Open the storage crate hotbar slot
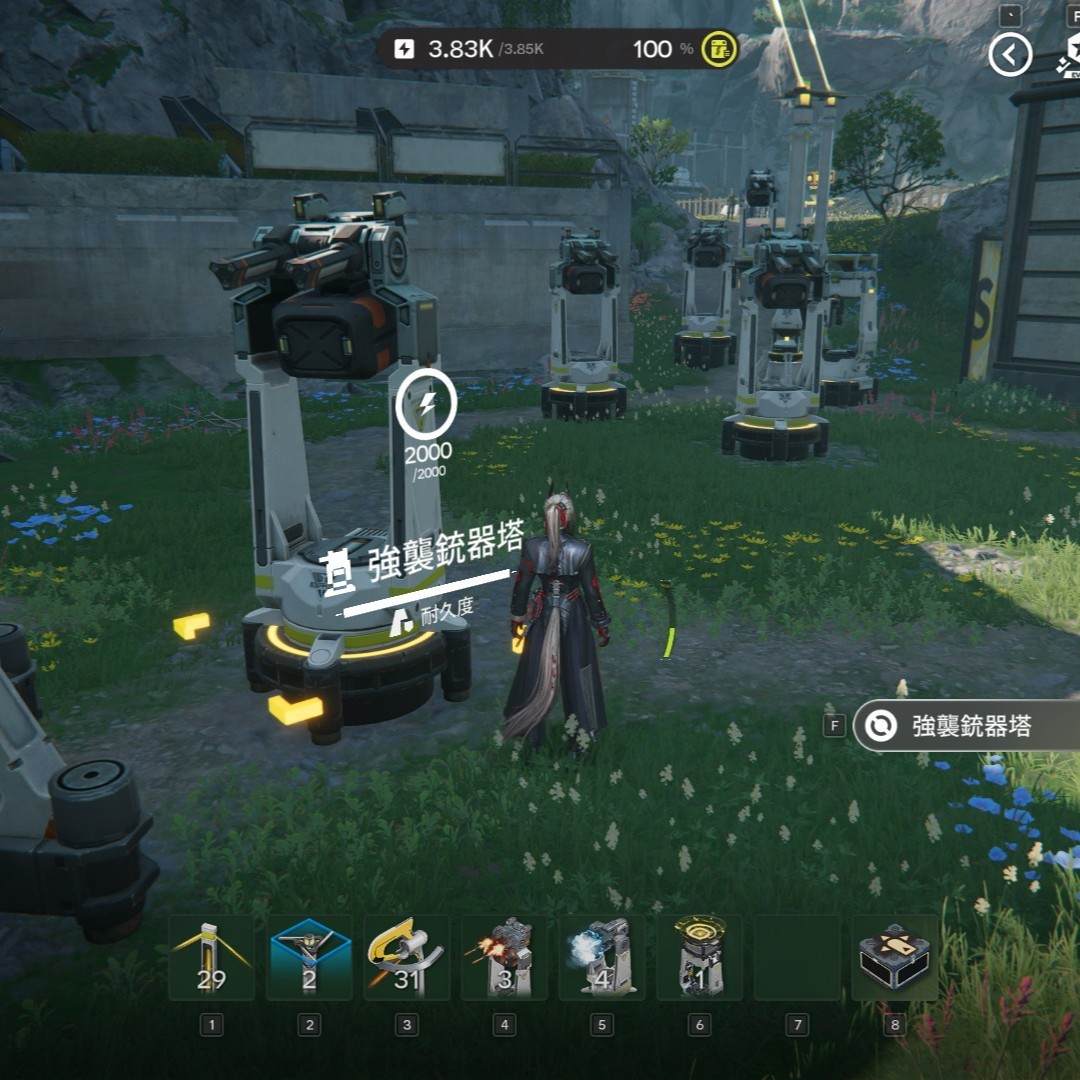Viewport: 1080px width, 1080px height. pos(894,958)
